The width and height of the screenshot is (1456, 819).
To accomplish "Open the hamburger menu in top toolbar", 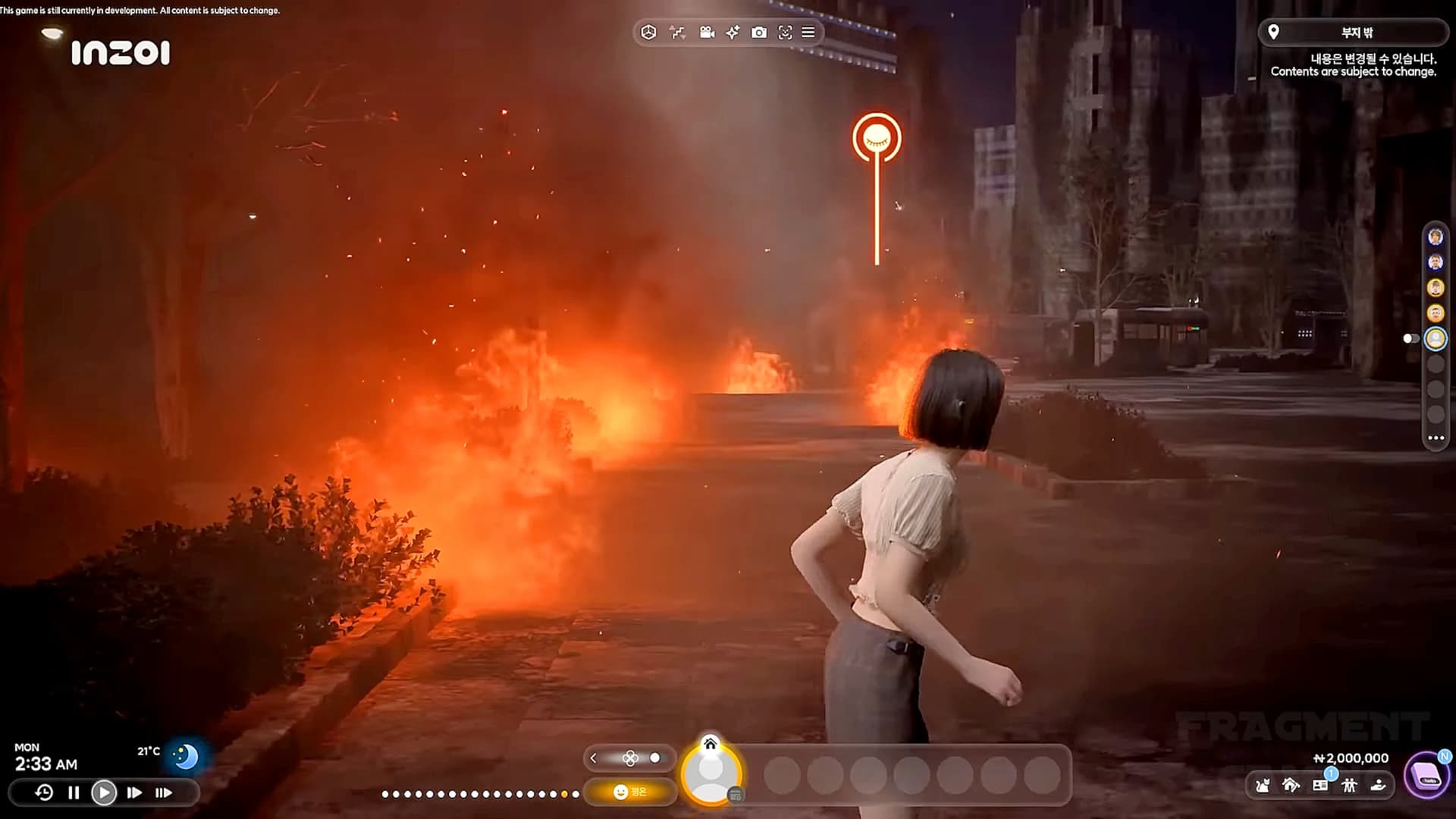I will click(x=808, y=33).
